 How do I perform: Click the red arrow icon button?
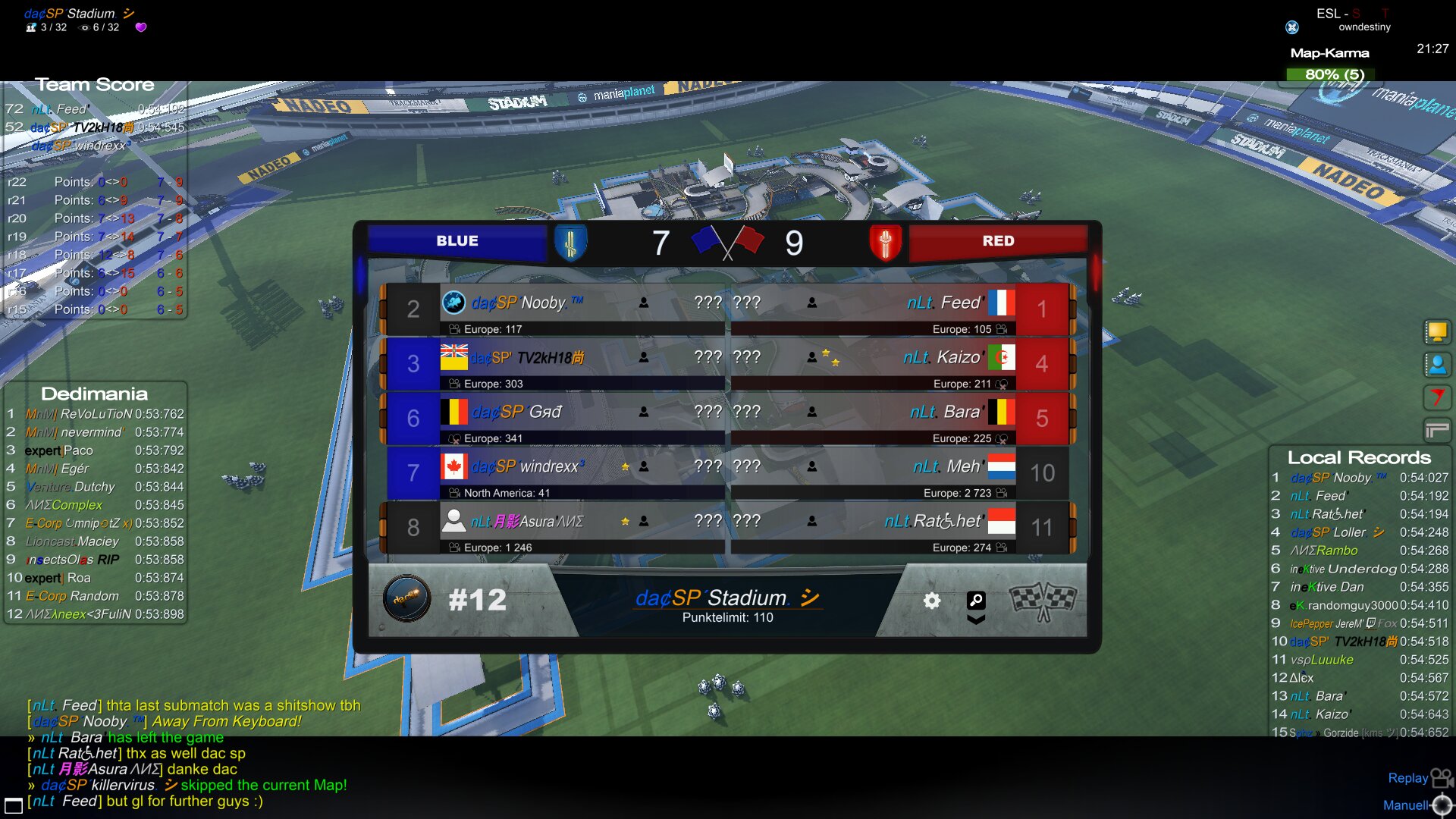[1436, 397]
